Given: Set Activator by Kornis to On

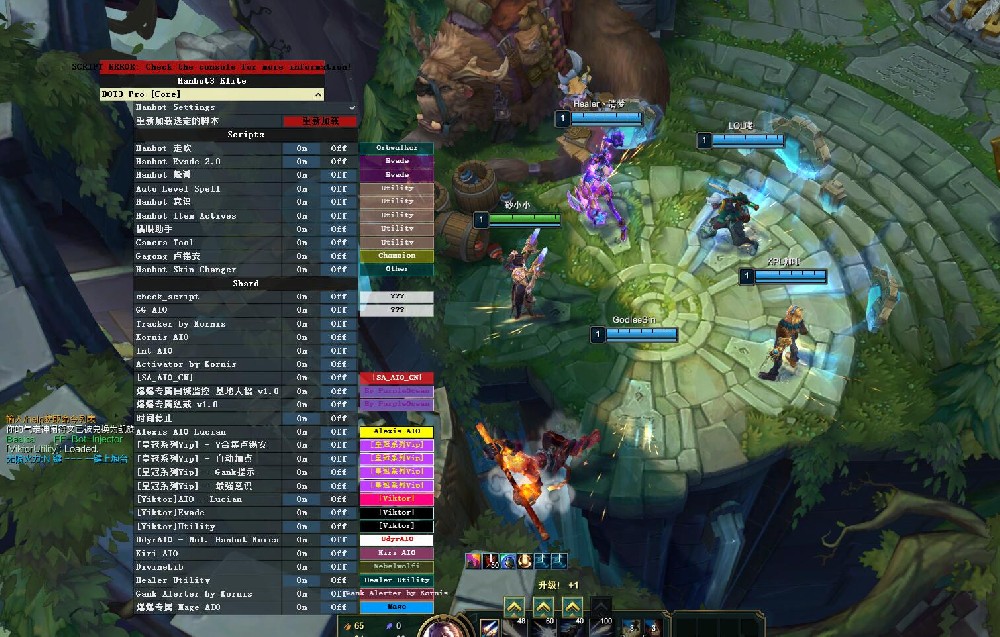Looking at the screenshot, I should pos(302,365).
